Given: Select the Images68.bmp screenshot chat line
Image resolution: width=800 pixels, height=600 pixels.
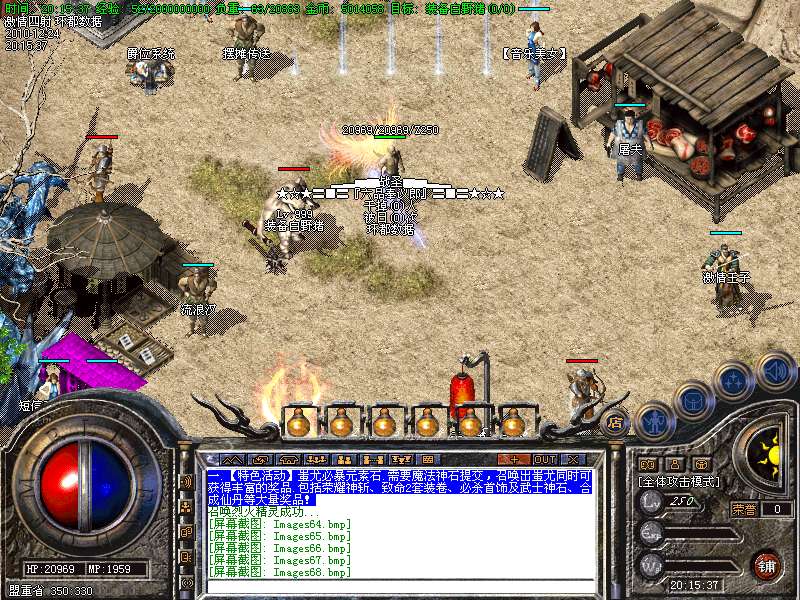Looking at the screenshot, I should [280, 573].
